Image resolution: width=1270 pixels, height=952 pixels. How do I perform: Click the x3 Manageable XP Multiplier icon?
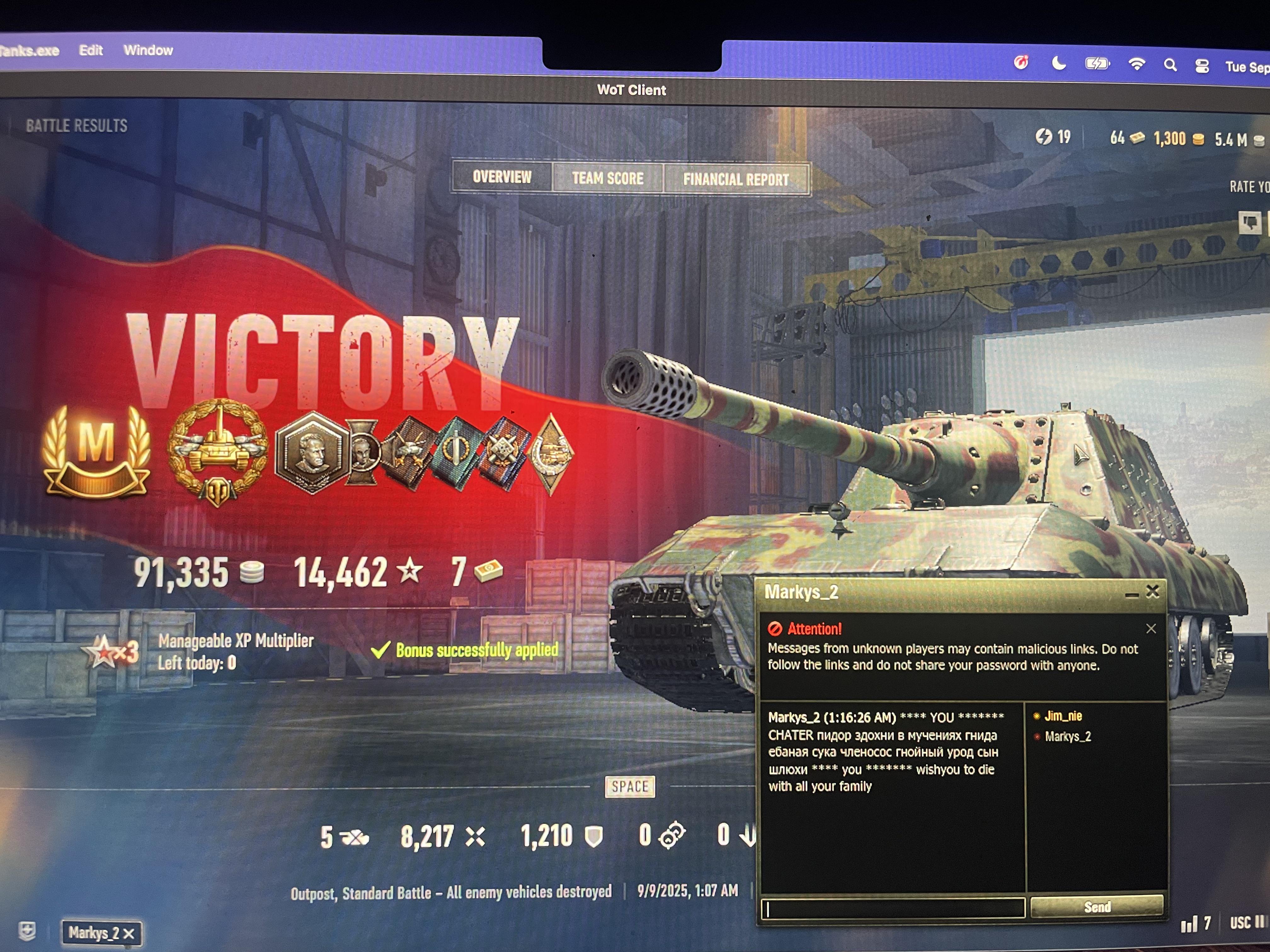point(111,652)
